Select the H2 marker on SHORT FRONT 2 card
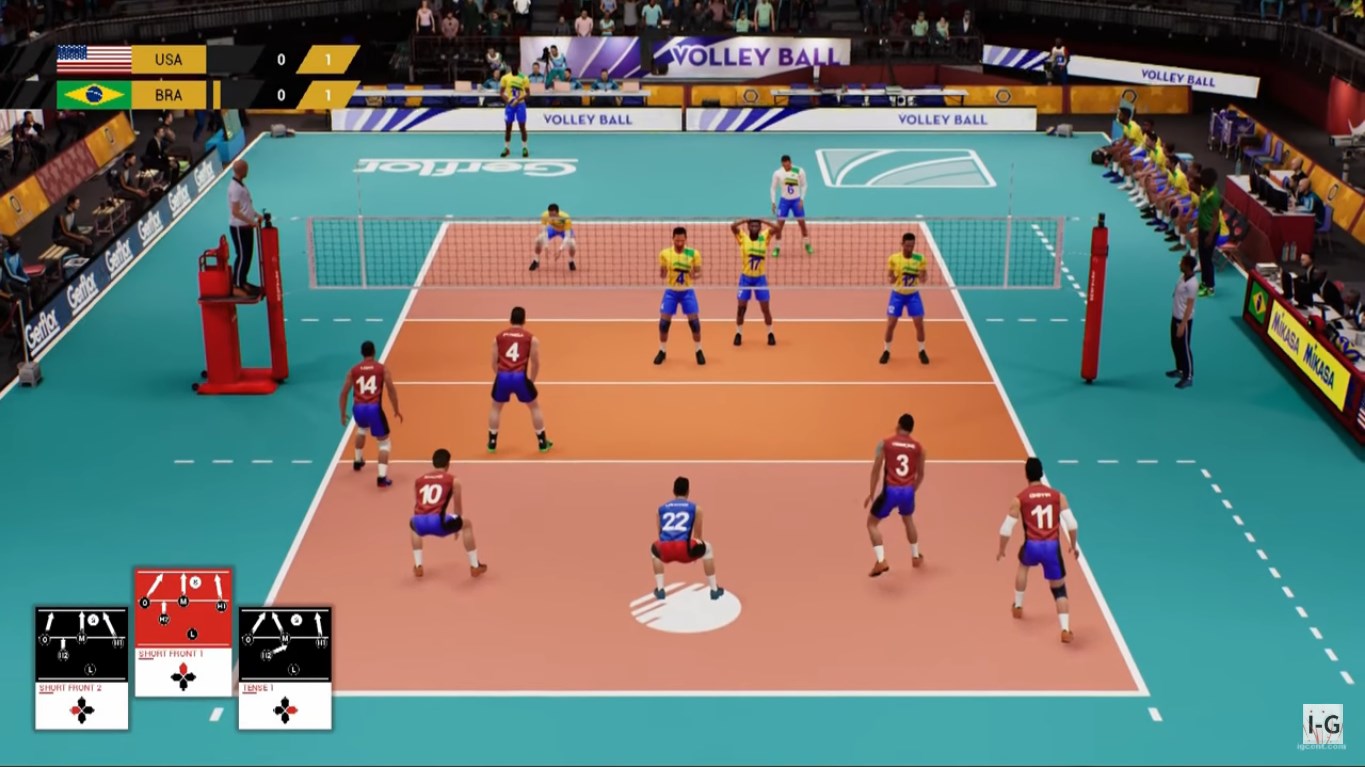Screen dimensions: 1365x767 click(64, 655)
